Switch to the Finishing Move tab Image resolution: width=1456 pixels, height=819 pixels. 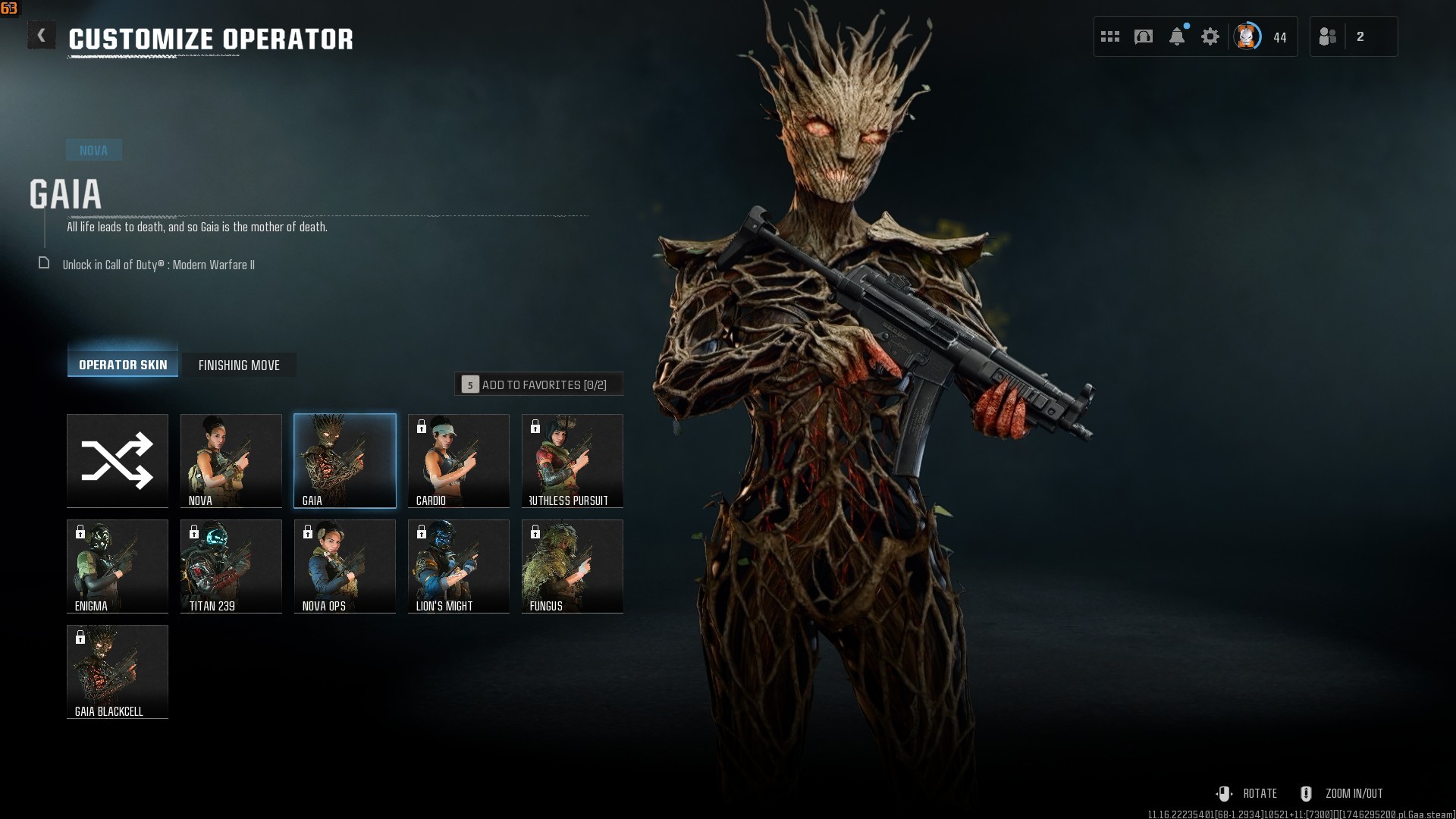click(239, 365)
